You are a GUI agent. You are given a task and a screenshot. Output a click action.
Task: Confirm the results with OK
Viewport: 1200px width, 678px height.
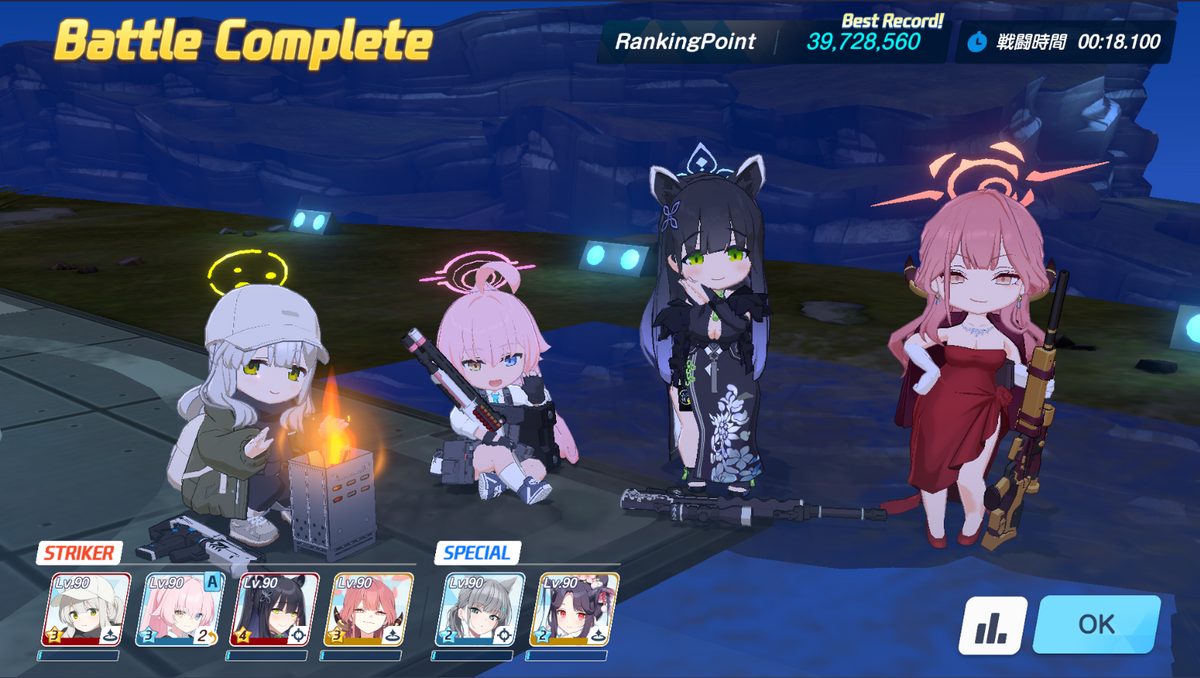[1096, 624]
